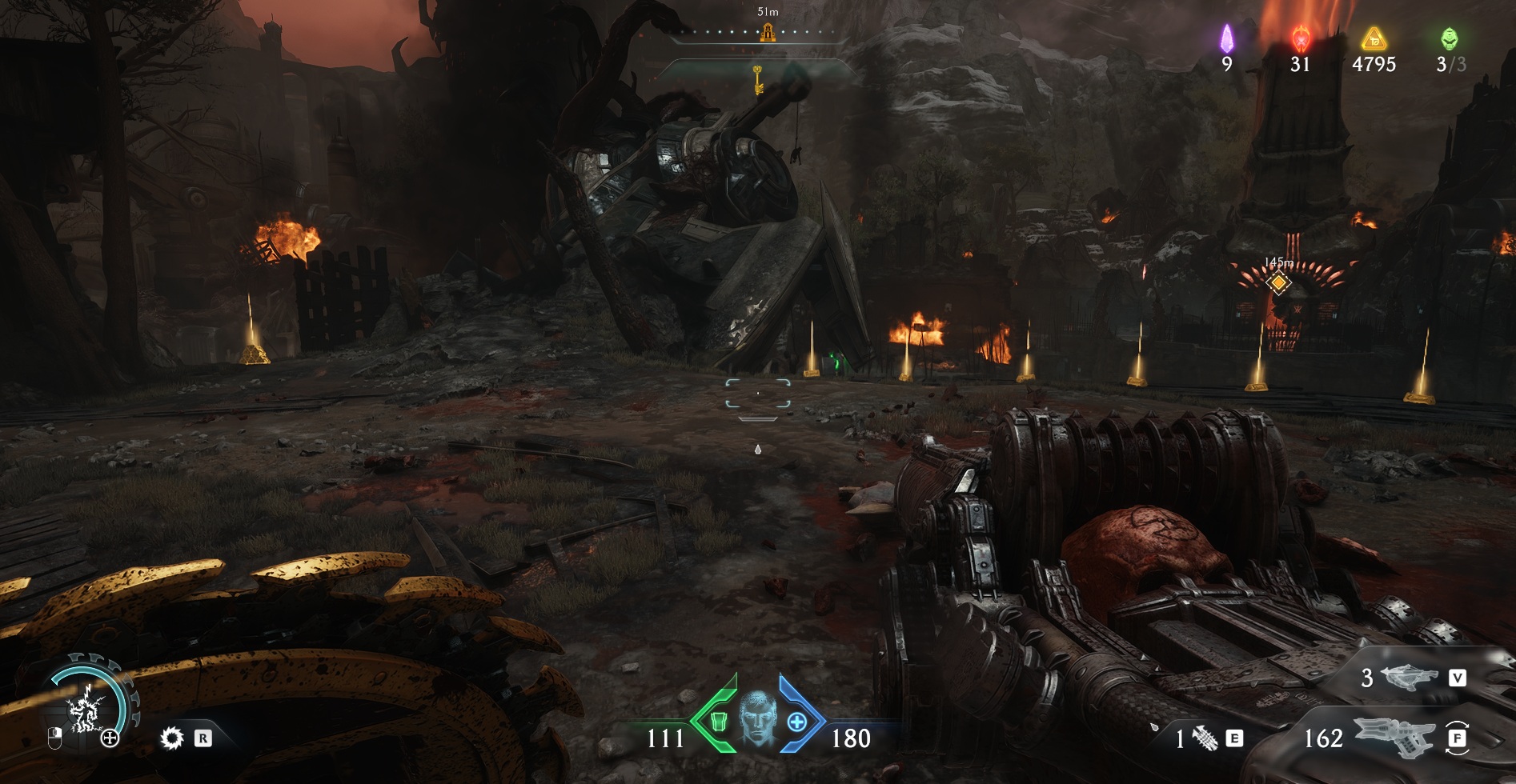1516x784 pixels.
Task: Select the green armor icon
Action: coord(718,722)
